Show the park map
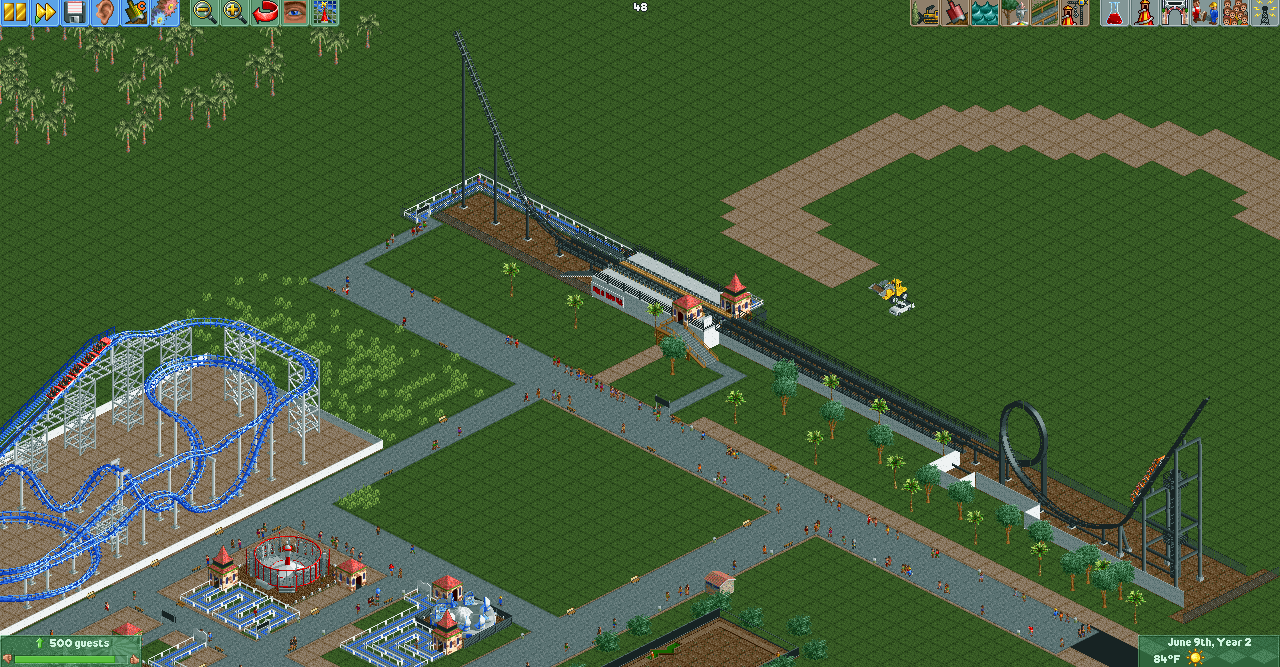 tap(324, 12)
